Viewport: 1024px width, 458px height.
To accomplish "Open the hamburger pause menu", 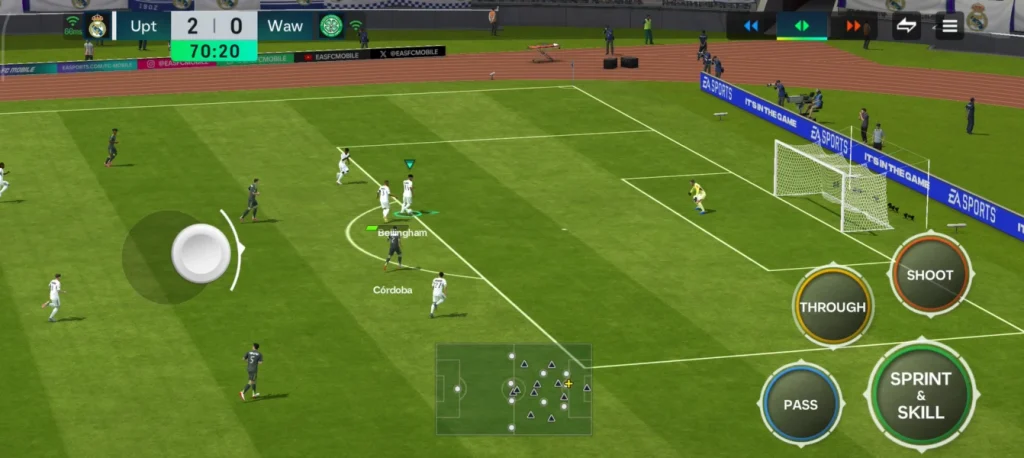I will pyautogui.click(x=947, y=26).
